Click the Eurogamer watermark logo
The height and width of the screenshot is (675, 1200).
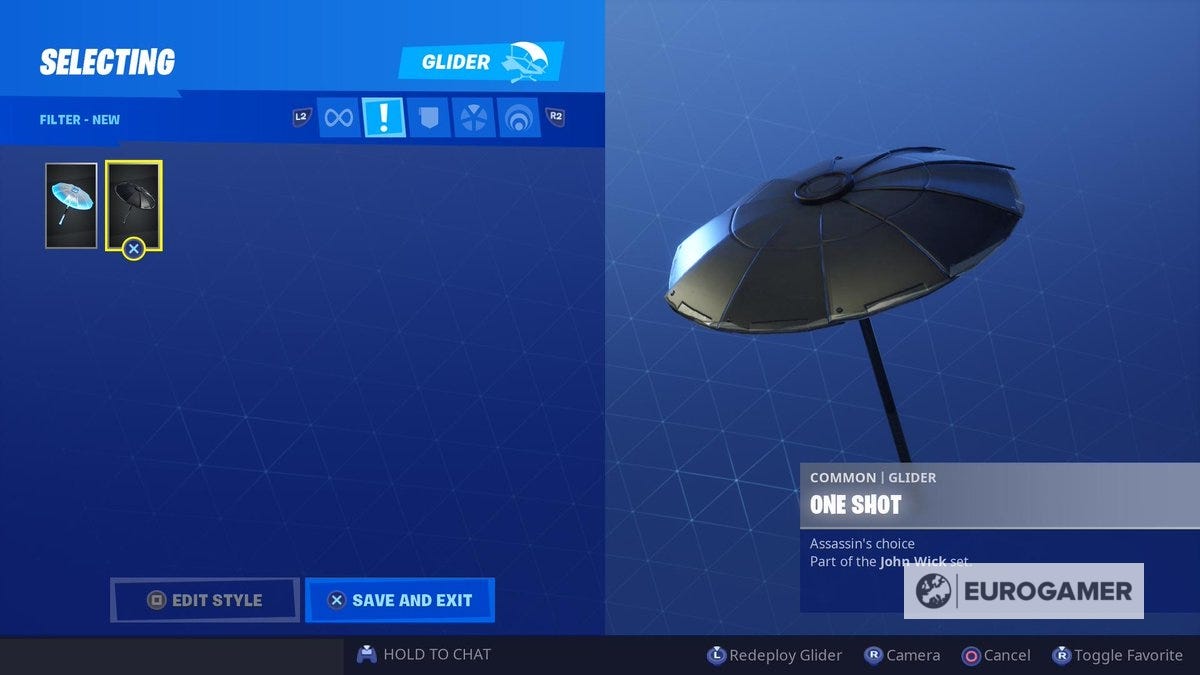1024,591
